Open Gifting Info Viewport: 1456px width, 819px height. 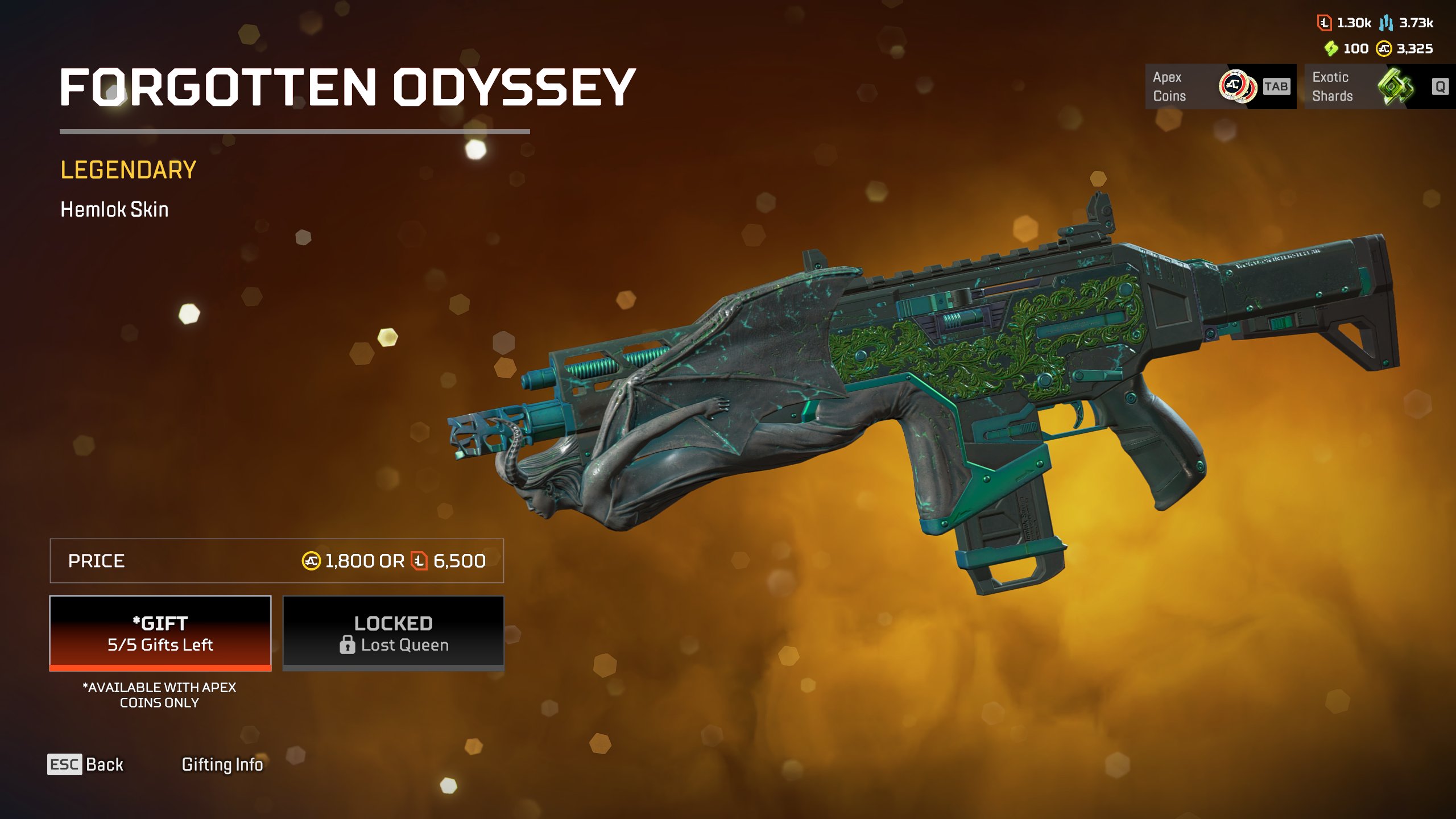pyautogui.click(x=222, y=764)
